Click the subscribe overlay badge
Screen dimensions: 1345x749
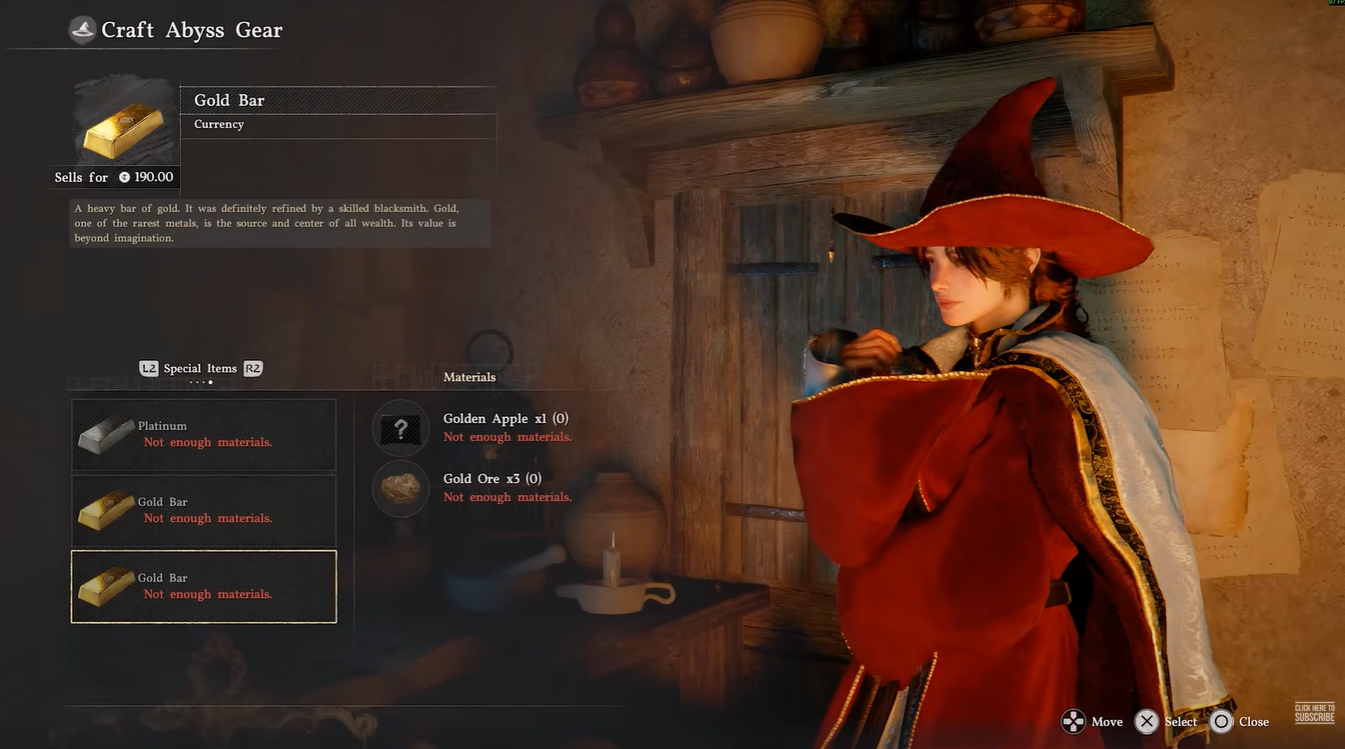(x=1314, y=713)
